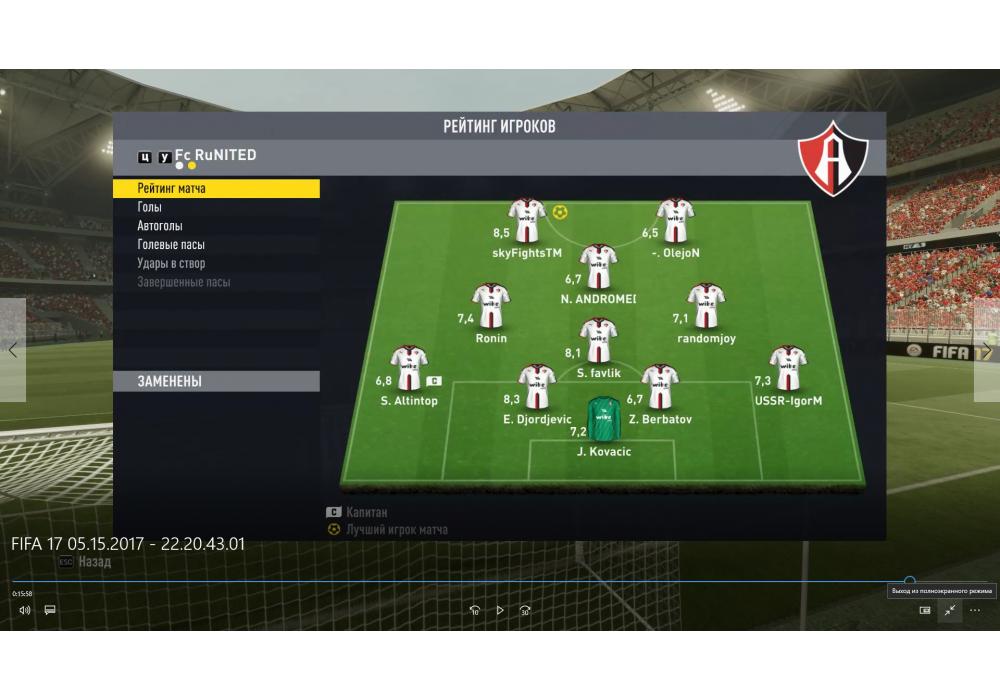Select player -. OlejoN on the pitch

click(x=676, y=220)
